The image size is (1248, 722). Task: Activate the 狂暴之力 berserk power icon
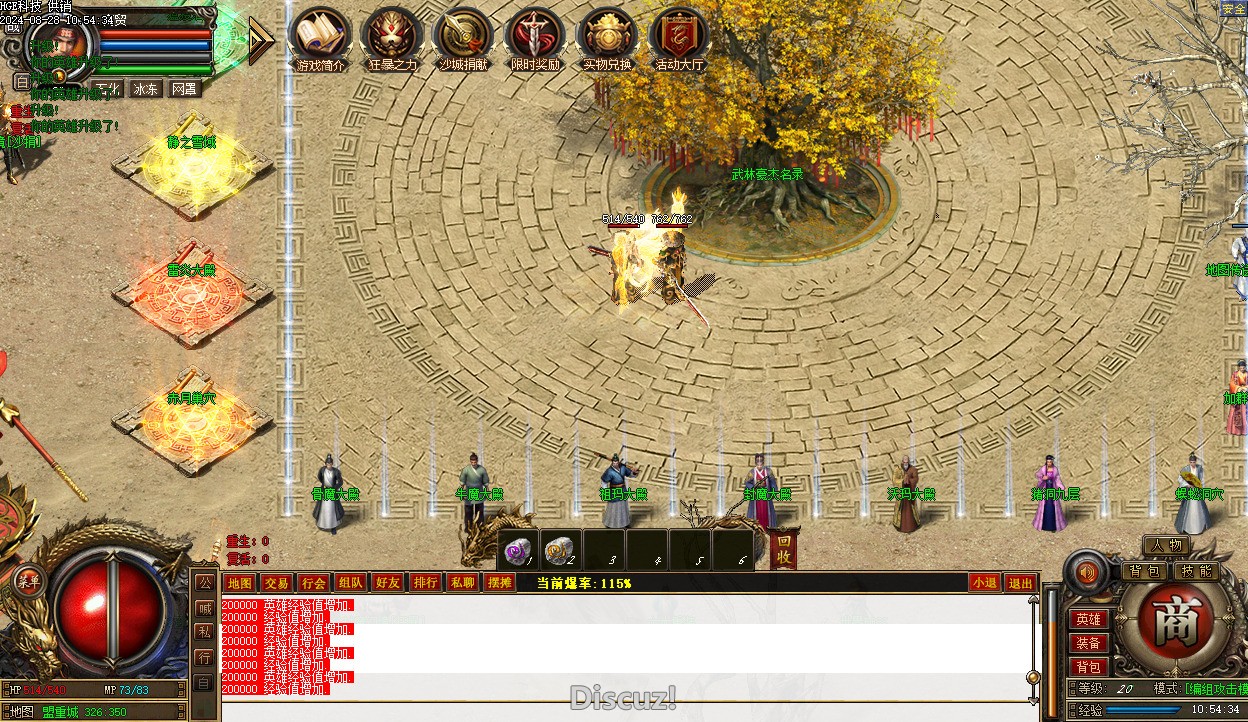pyautogui.click(x=392, y=37)
